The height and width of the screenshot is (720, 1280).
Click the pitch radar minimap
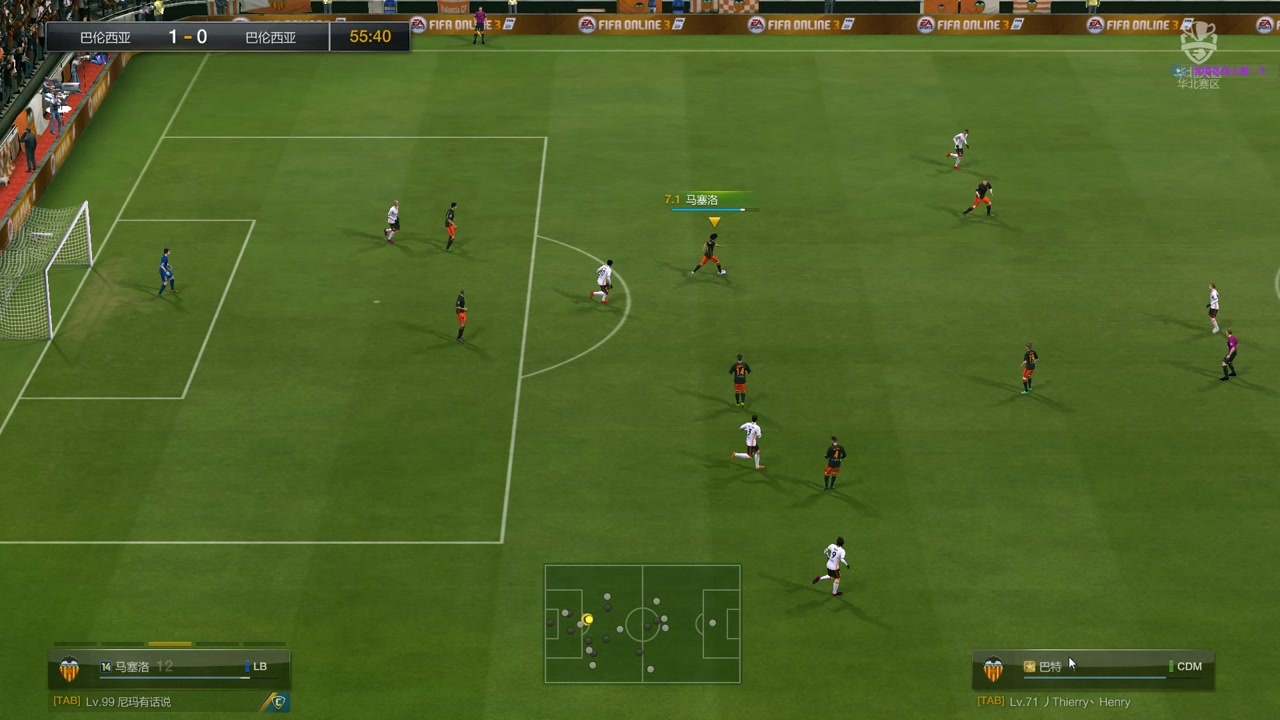pos(642,624)
